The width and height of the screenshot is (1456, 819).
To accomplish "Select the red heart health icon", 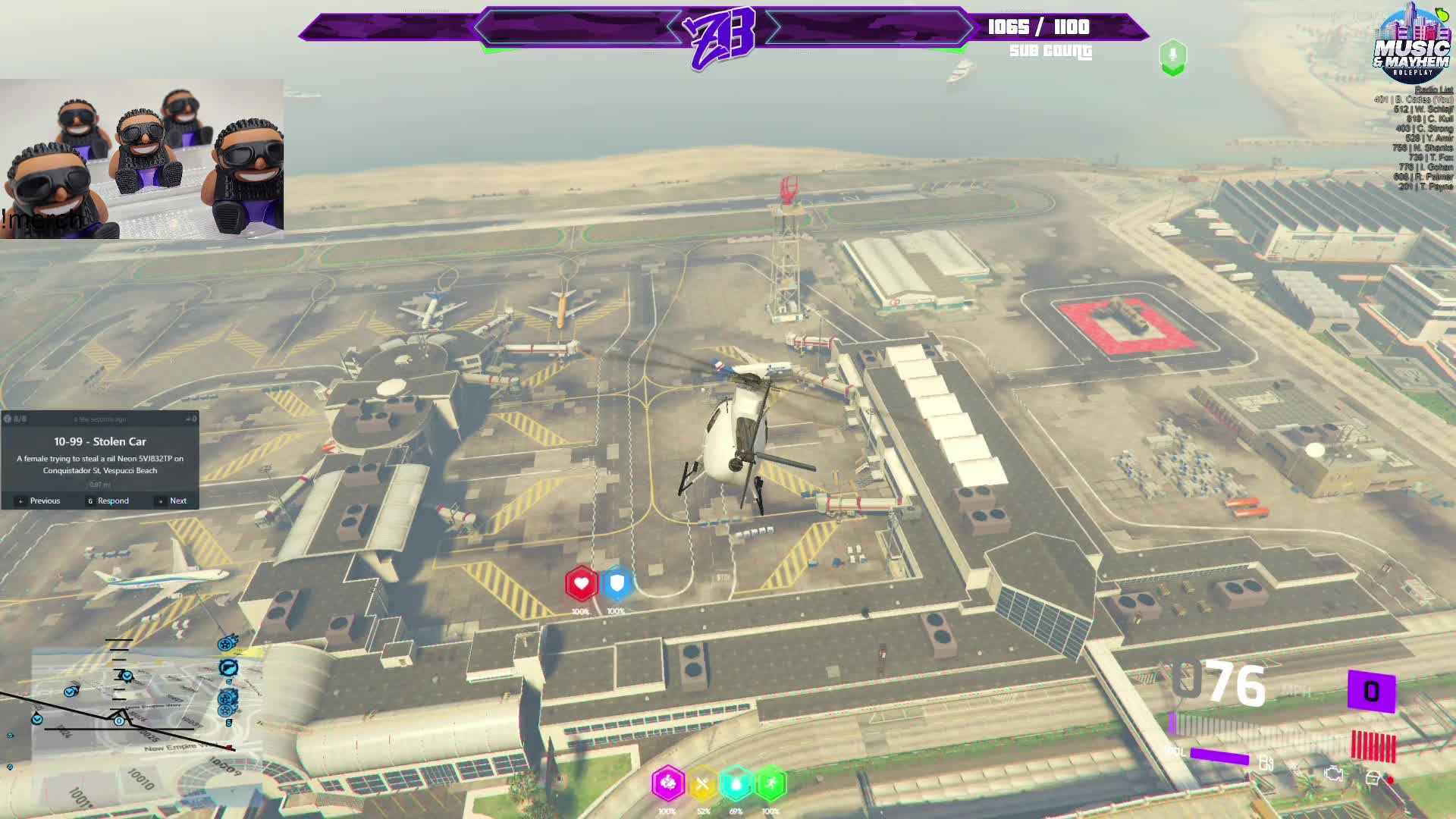I will pyautogui.click(x=582, y=584).
